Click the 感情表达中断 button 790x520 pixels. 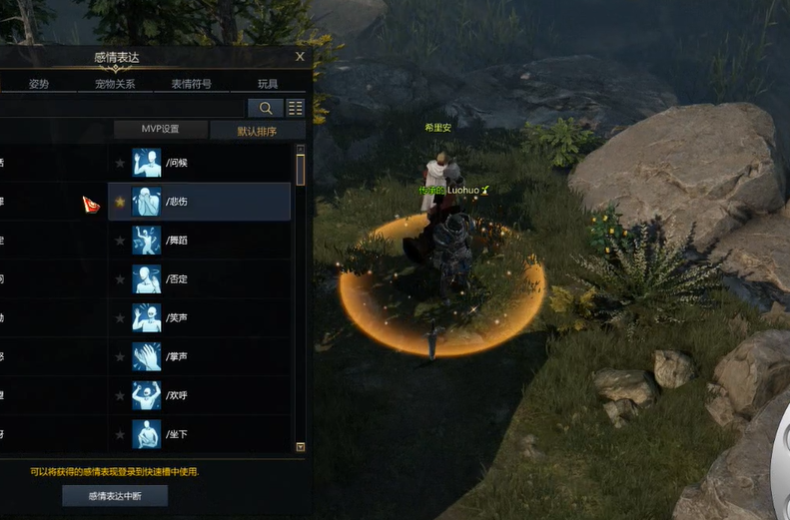pos(114,496)
